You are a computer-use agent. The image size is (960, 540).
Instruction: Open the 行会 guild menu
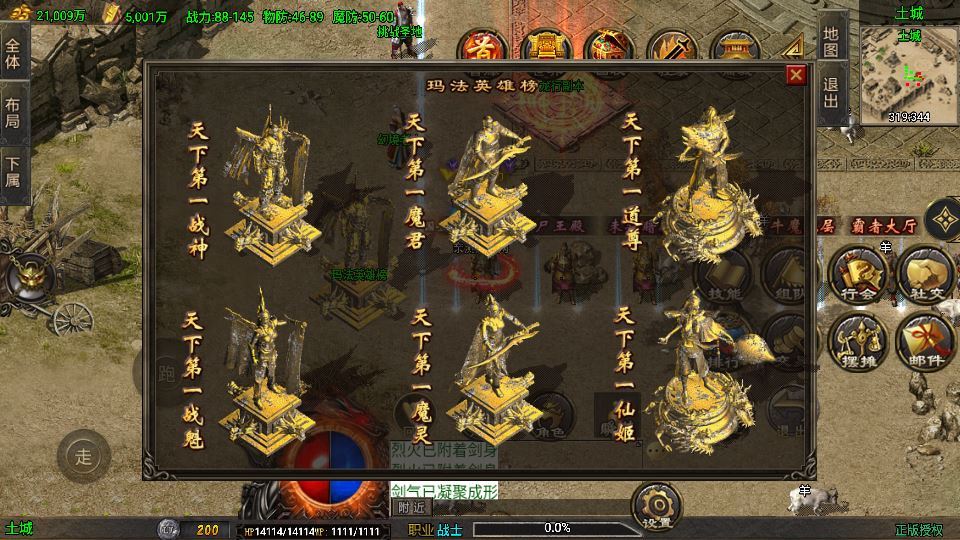click(x=859, y=273)
